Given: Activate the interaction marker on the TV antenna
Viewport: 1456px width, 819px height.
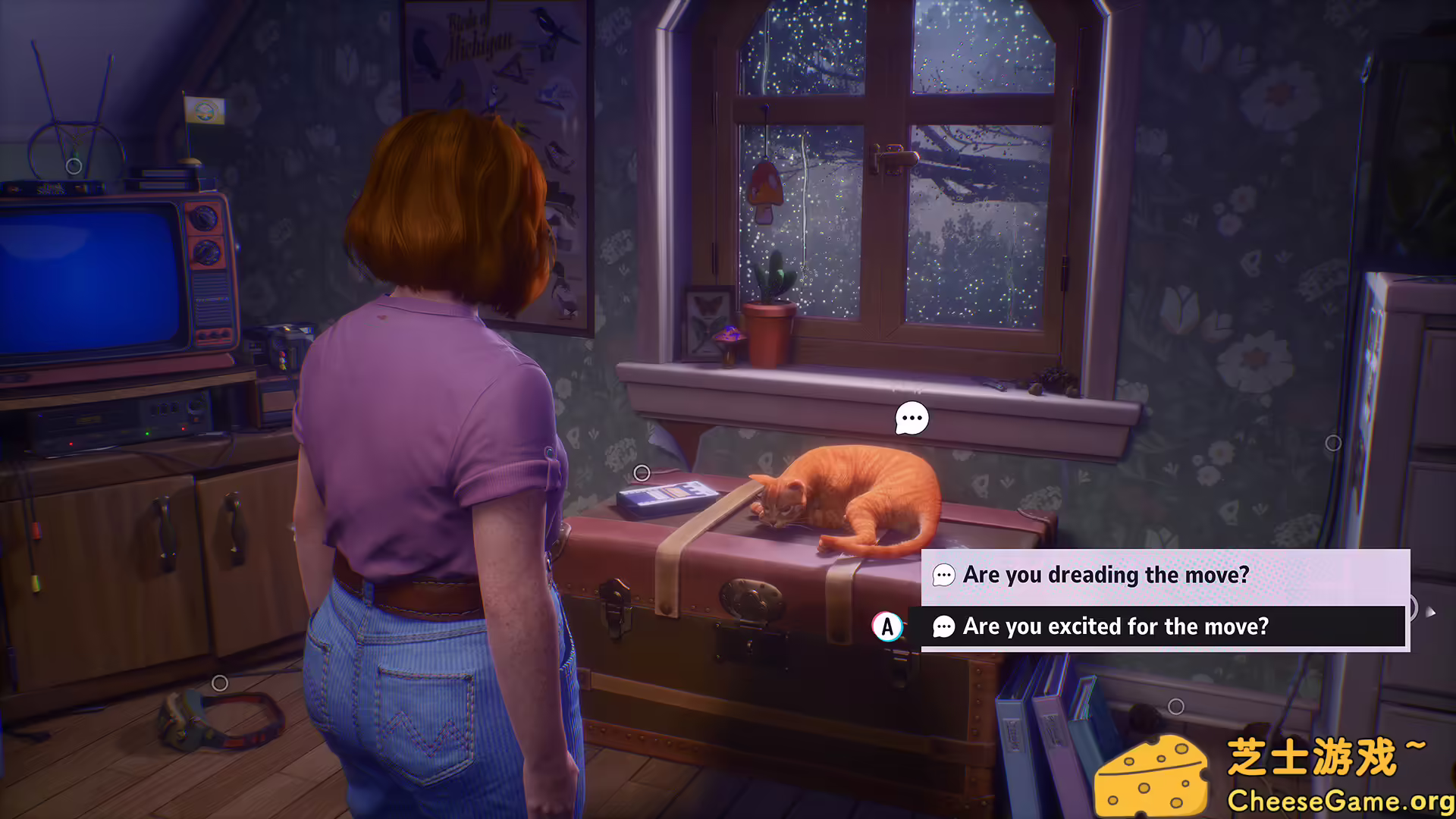Looking at the screenshot, I should [x=74, y=165].
